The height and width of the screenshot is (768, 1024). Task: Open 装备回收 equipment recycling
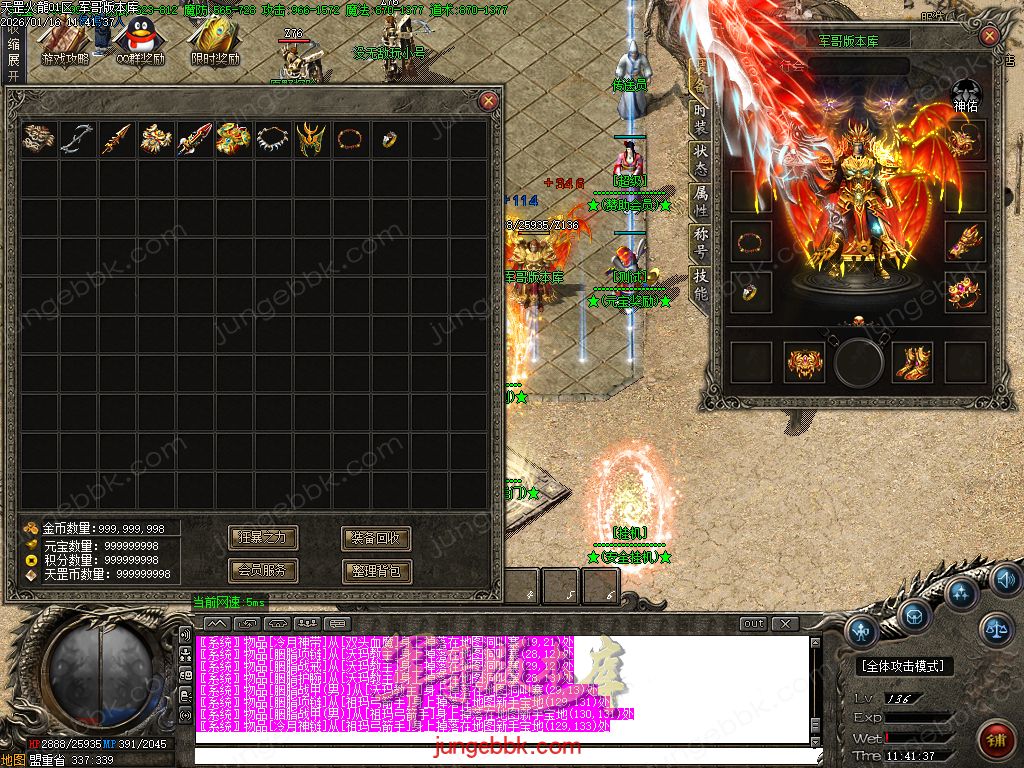pos(376,538)
